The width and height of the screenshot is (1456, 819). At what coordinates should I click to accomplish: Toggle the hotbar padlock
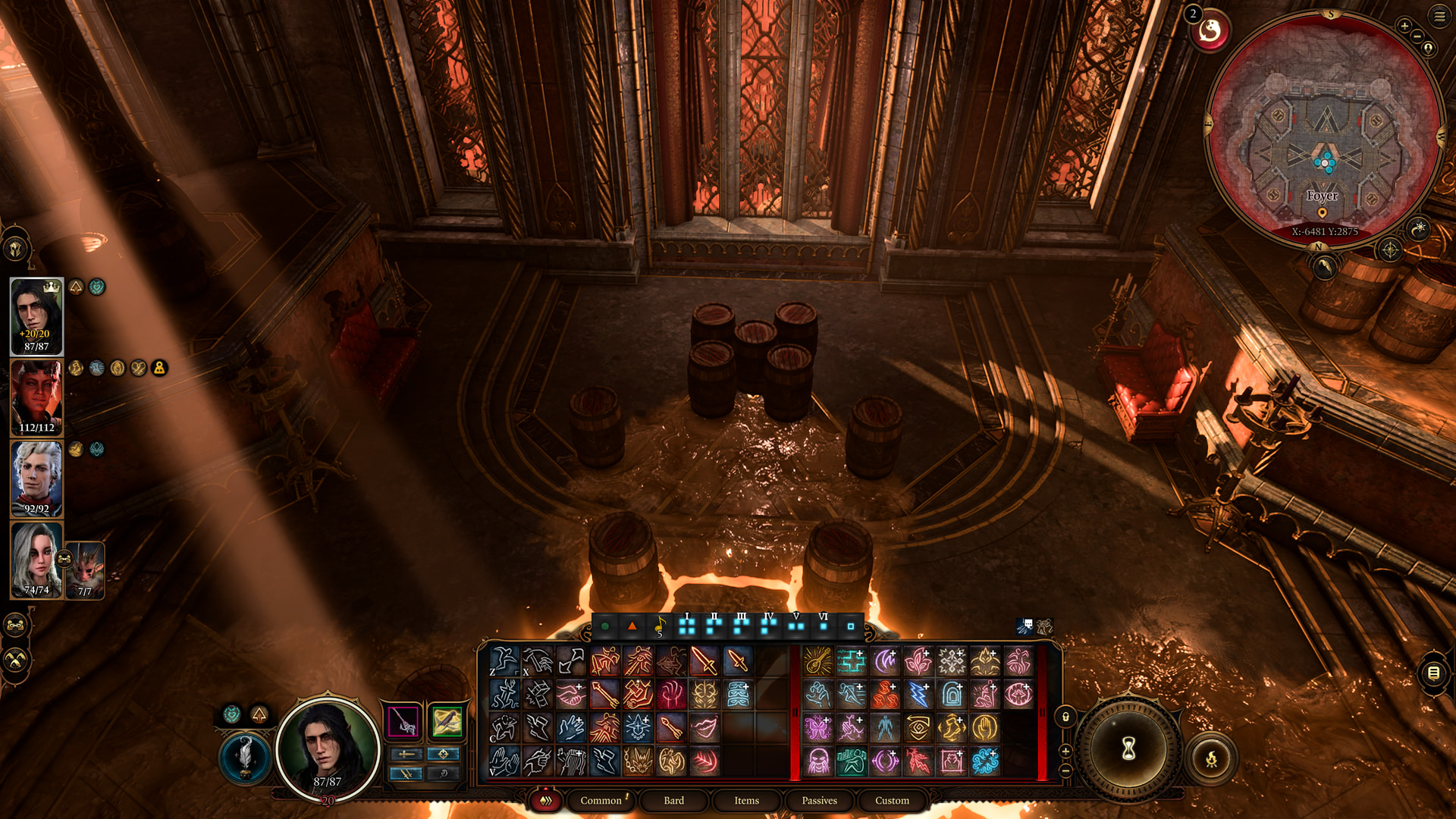coord(1065,717)
